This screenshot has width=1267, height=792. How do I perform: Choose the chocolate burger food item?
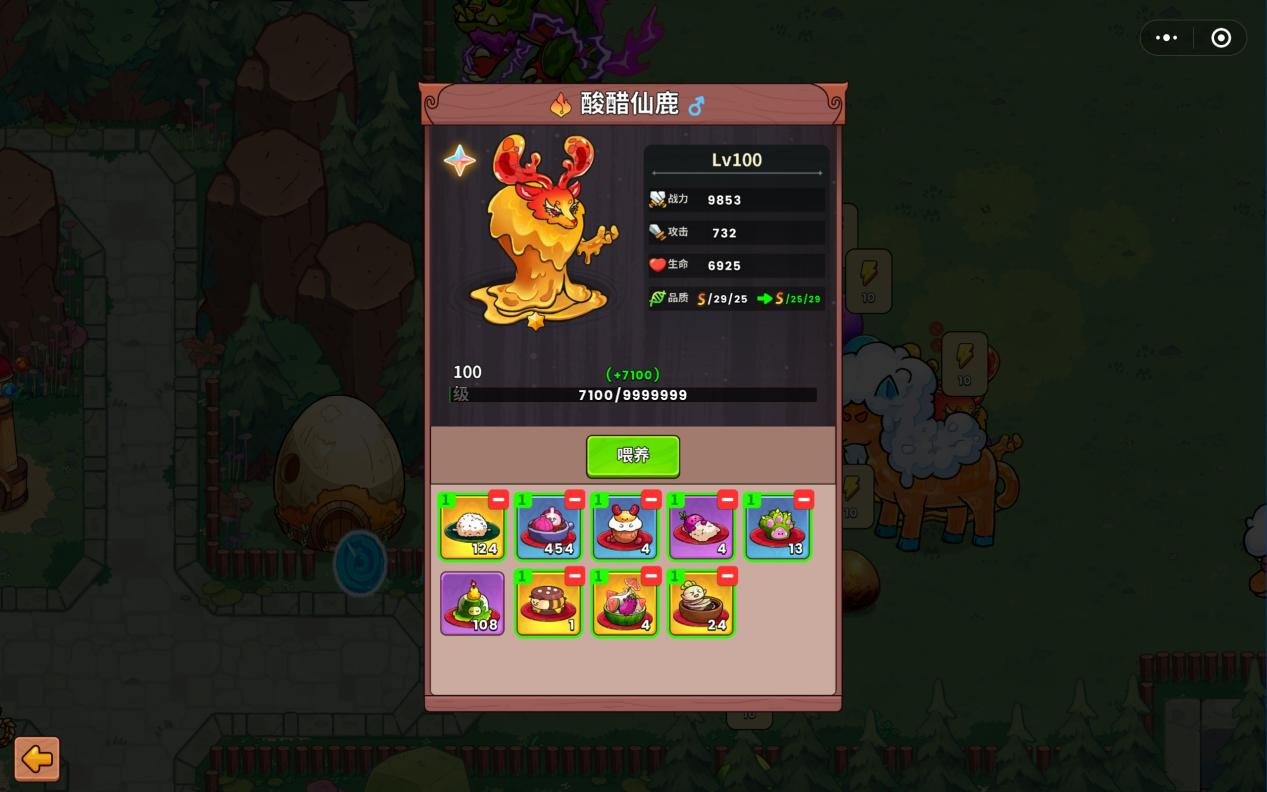[x=548, y=604]
